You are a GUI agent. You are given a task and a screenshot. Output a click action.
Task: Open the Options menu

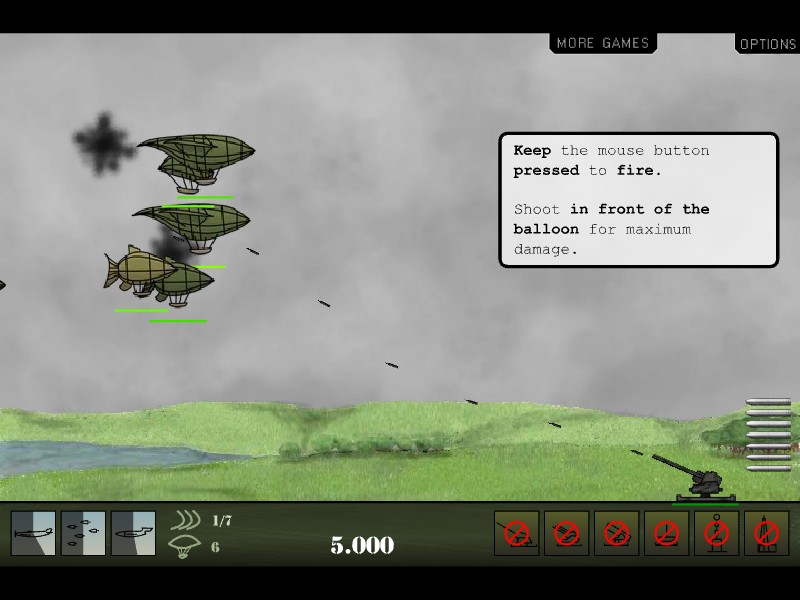point(767,44)
